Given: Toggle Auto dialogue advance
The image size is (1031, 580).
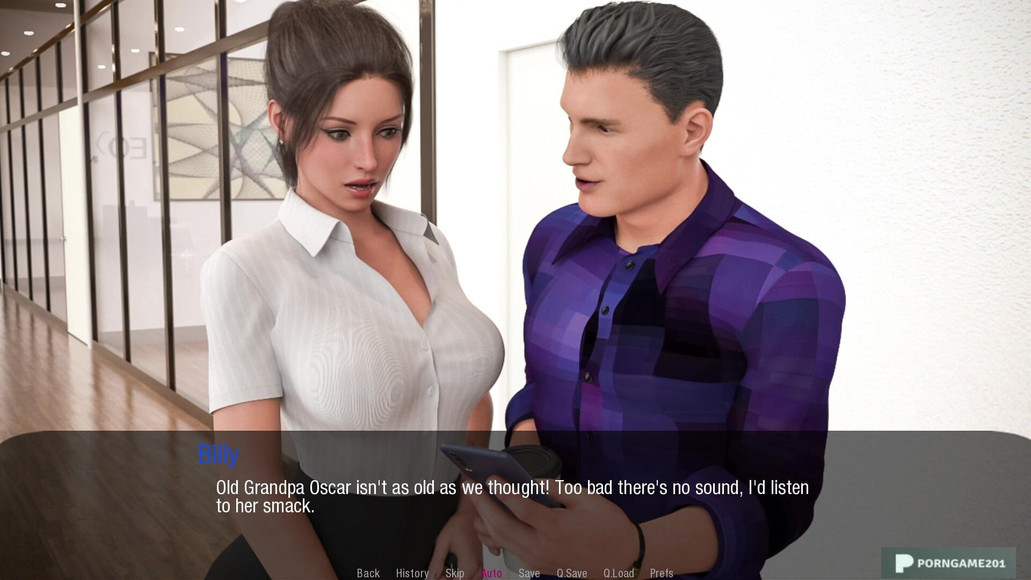Looking at the screenshot, I should 492,573.
